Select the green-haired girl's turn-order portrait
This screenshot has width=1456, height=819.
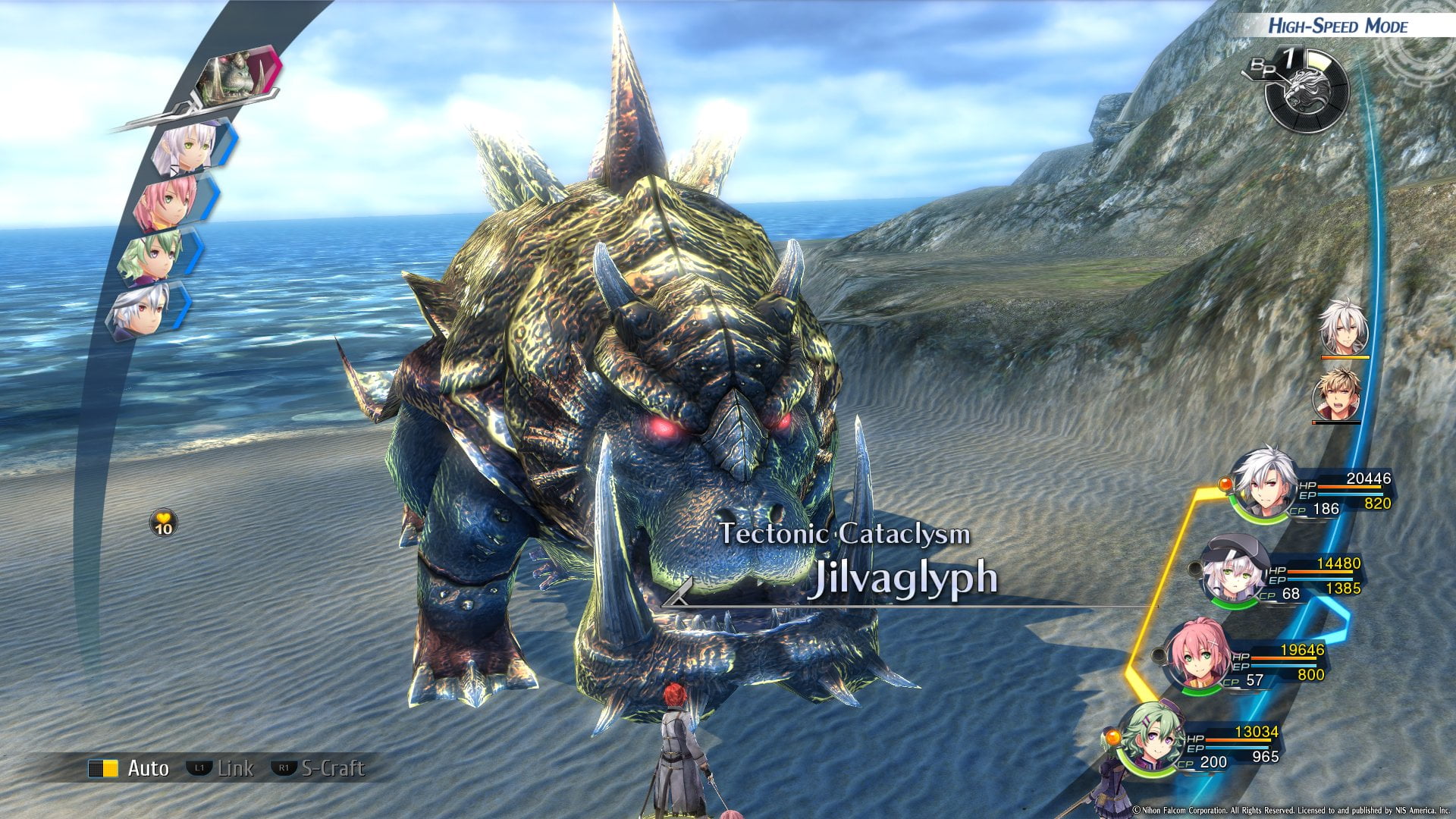(x=154, y=256)
